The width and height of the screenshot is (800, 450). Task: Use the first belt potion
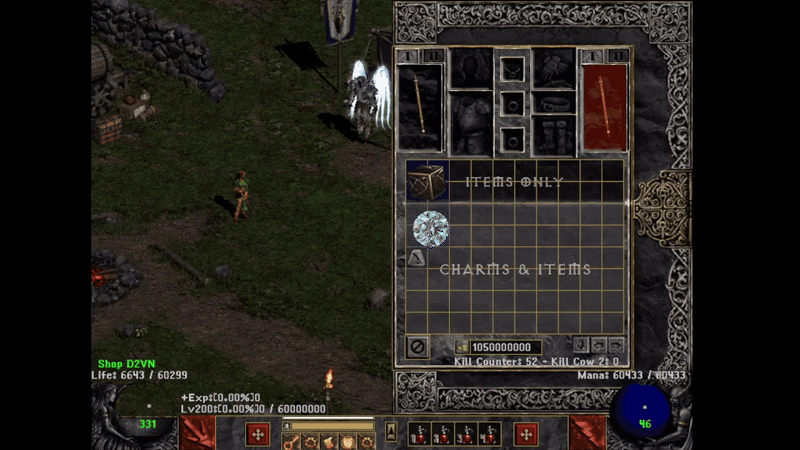(x=421, y=434)
